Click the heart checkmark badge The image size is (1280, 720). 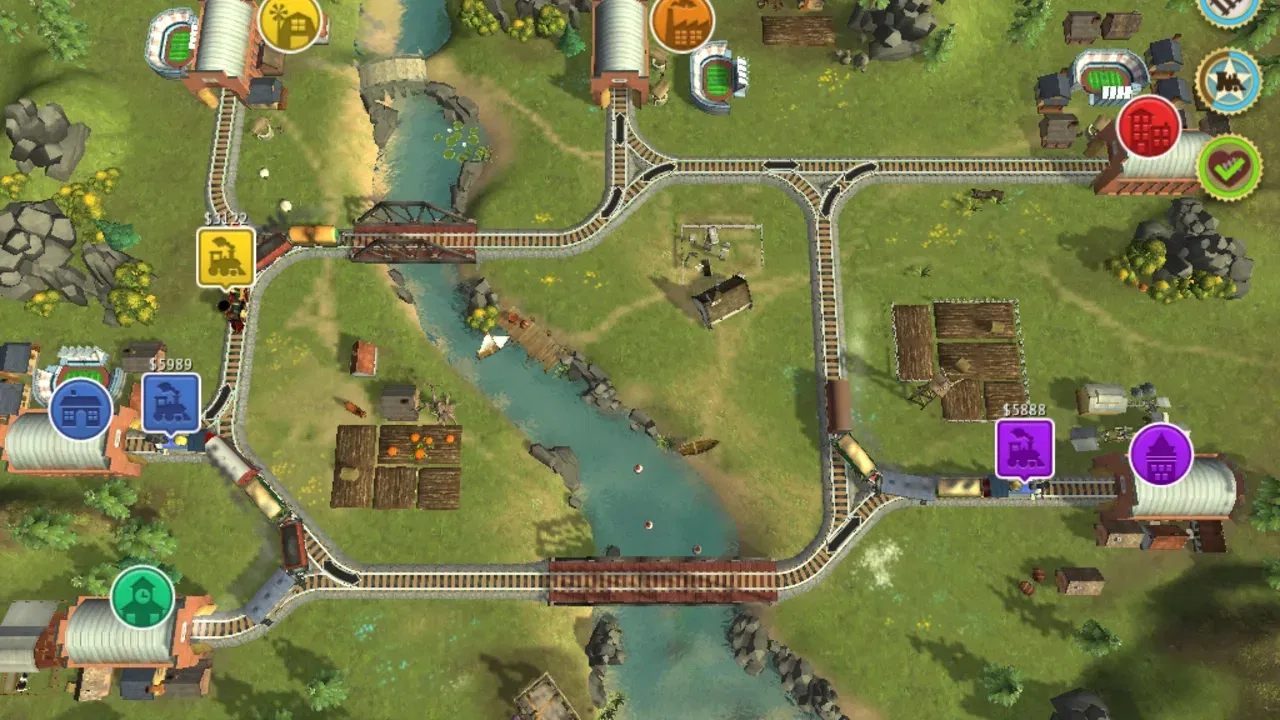pos(1229,167)
